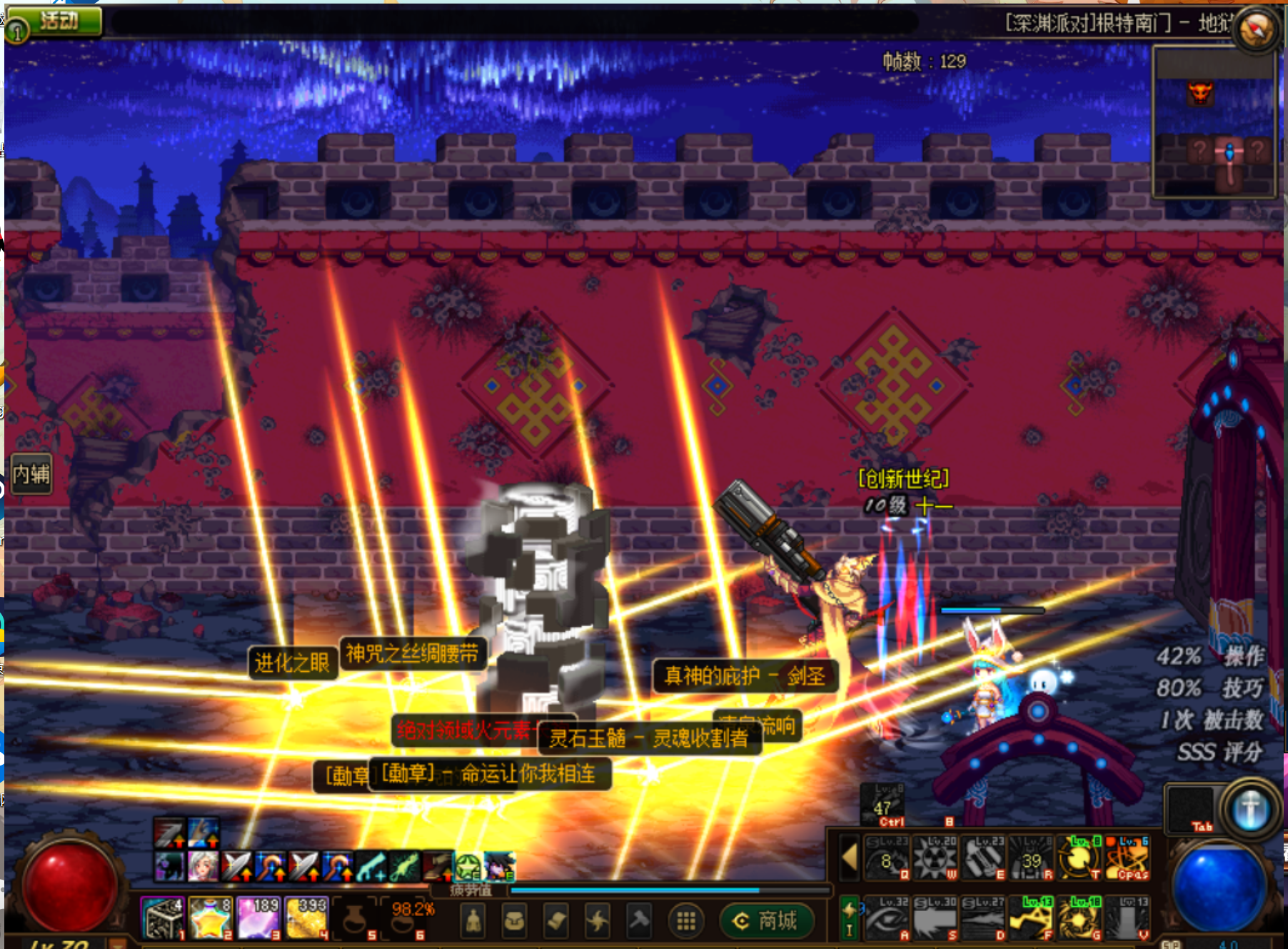The height and width of the screenshot is (949, 1288).
Task: Click the dungeon minimap
Action: 1214,123
